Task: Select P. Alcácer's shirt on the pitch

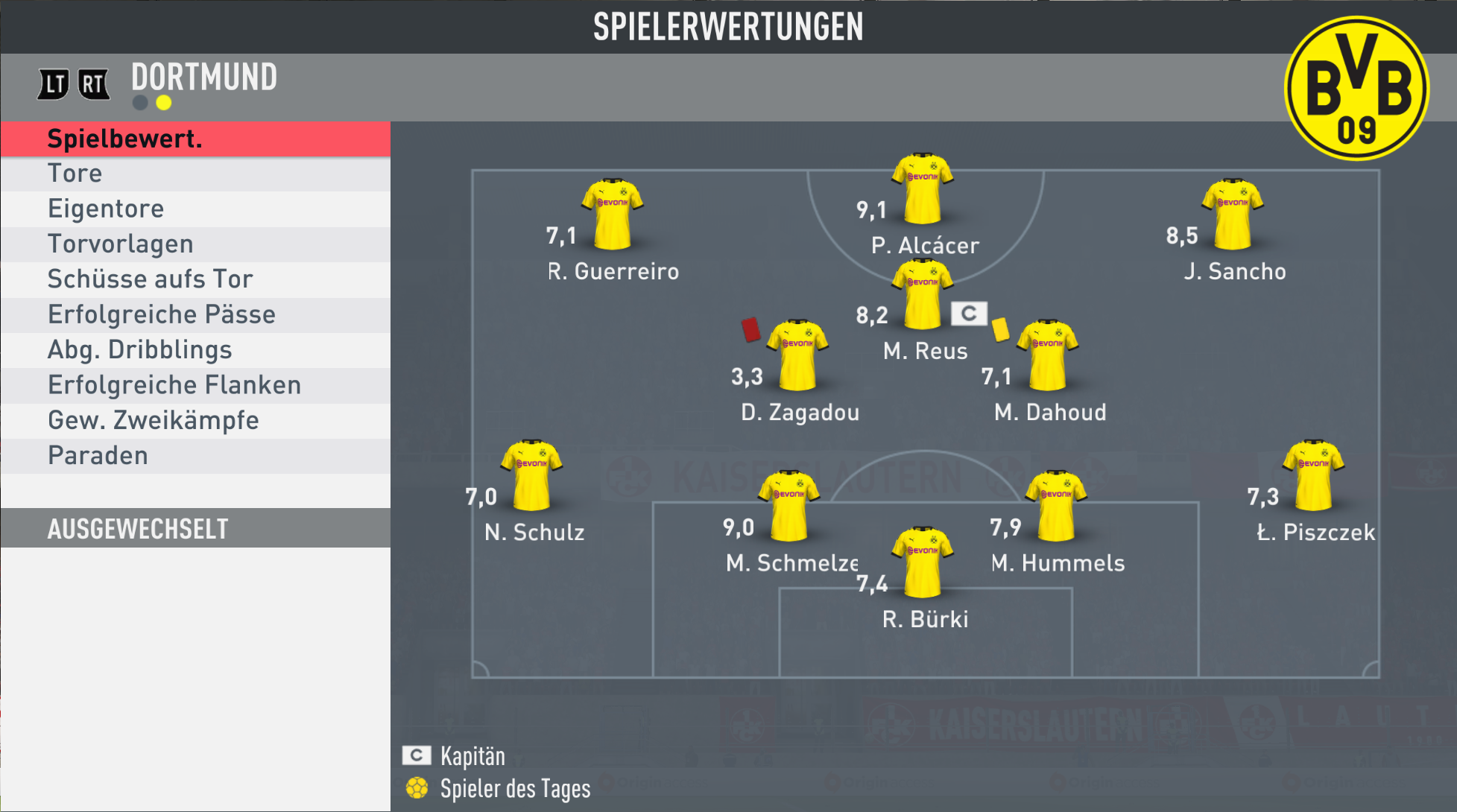Action: coord(923,188)
